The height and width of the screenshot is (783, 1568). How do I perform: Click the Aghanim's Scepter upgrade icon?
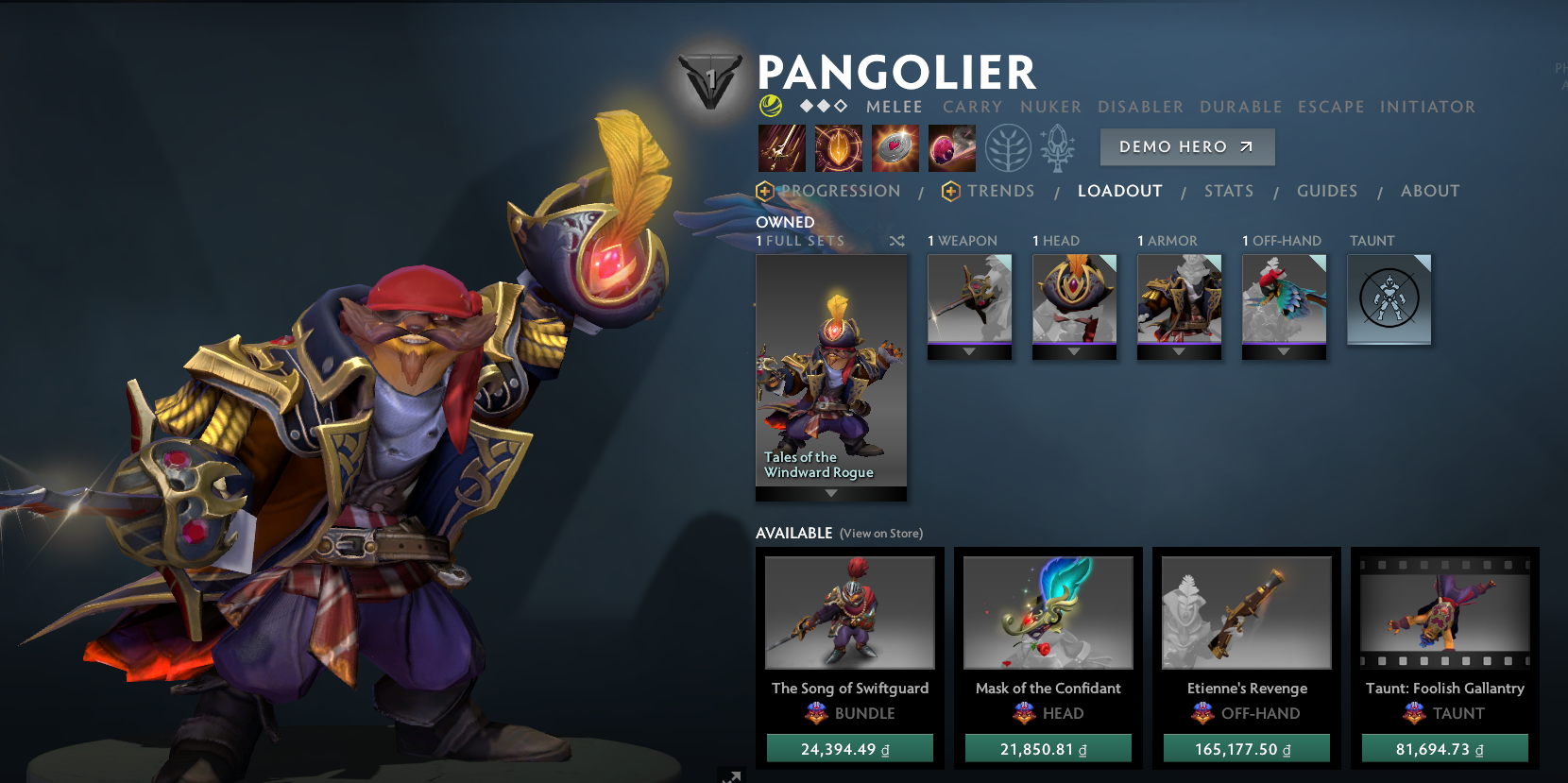(x=1060, y=148)
